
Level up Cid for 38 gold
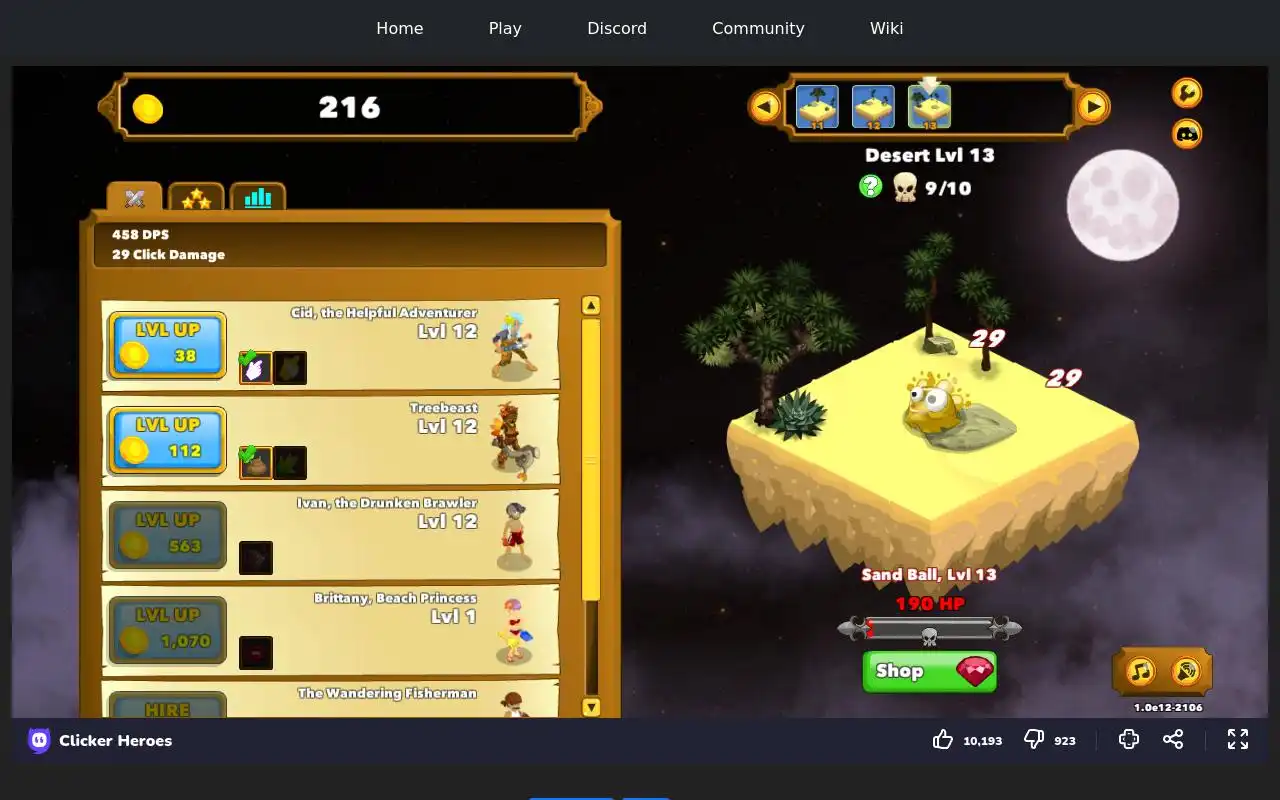(x=167, y=345)
